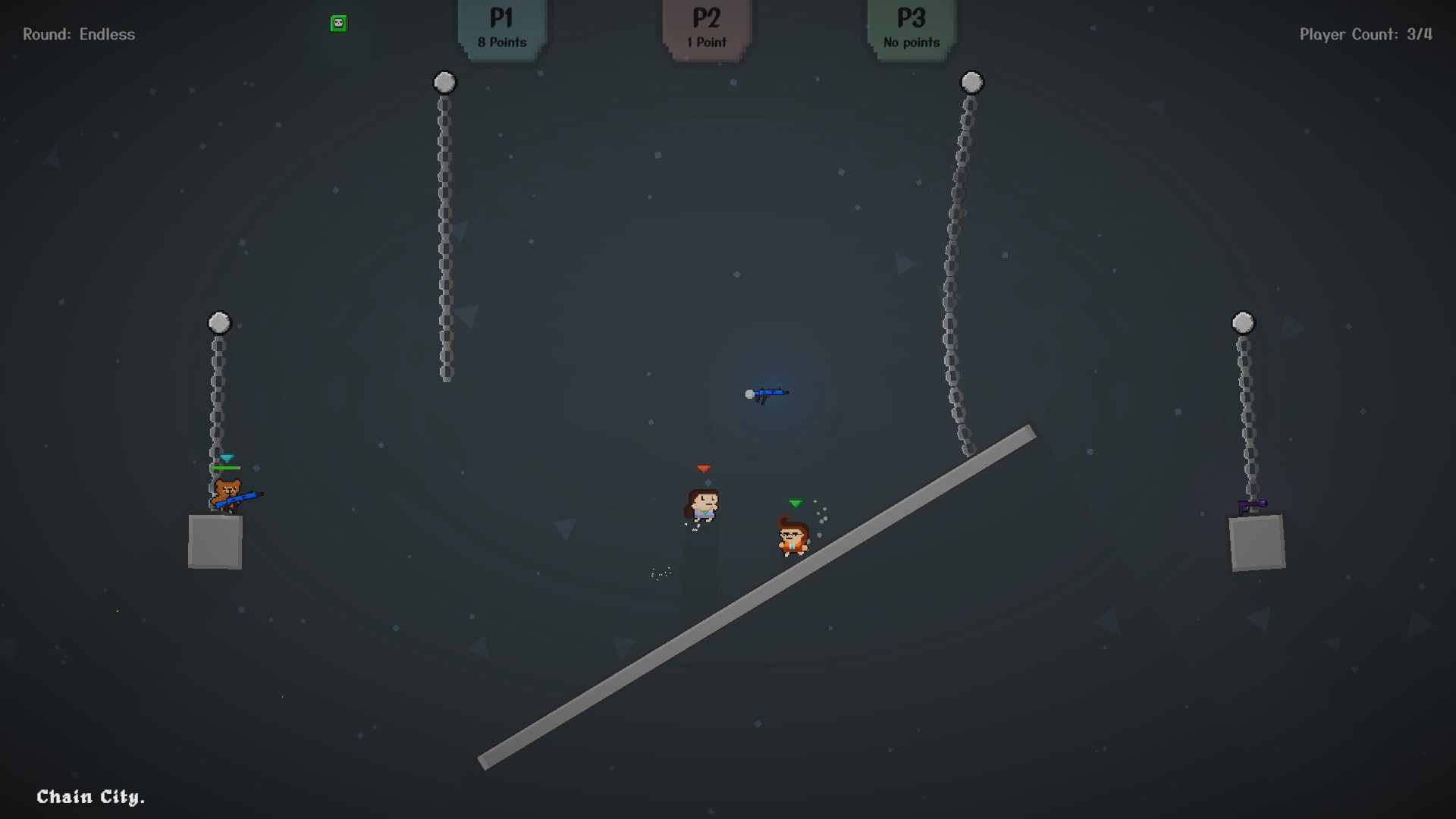Expand the P3 score banner
The image size is (1456, 819).
click(x=909, y=27)
